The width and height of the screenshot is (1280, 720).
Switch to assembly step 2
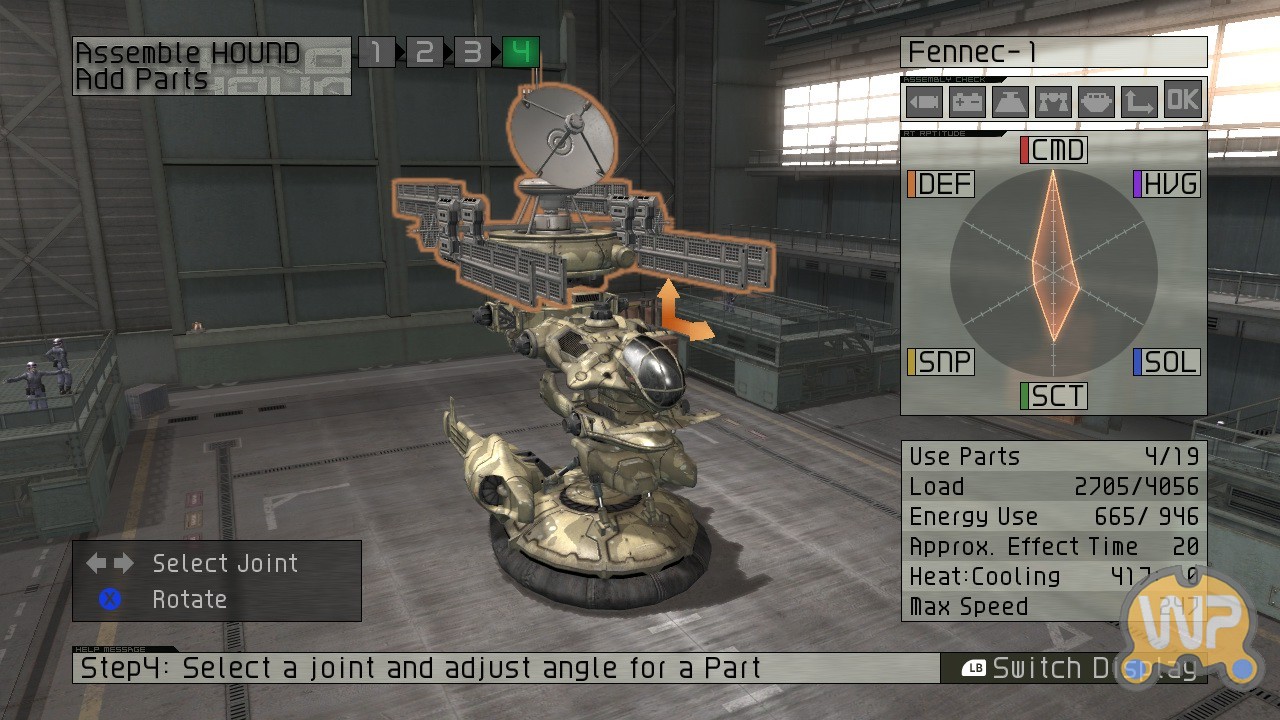pyautogui.click(x=424, y=52)
